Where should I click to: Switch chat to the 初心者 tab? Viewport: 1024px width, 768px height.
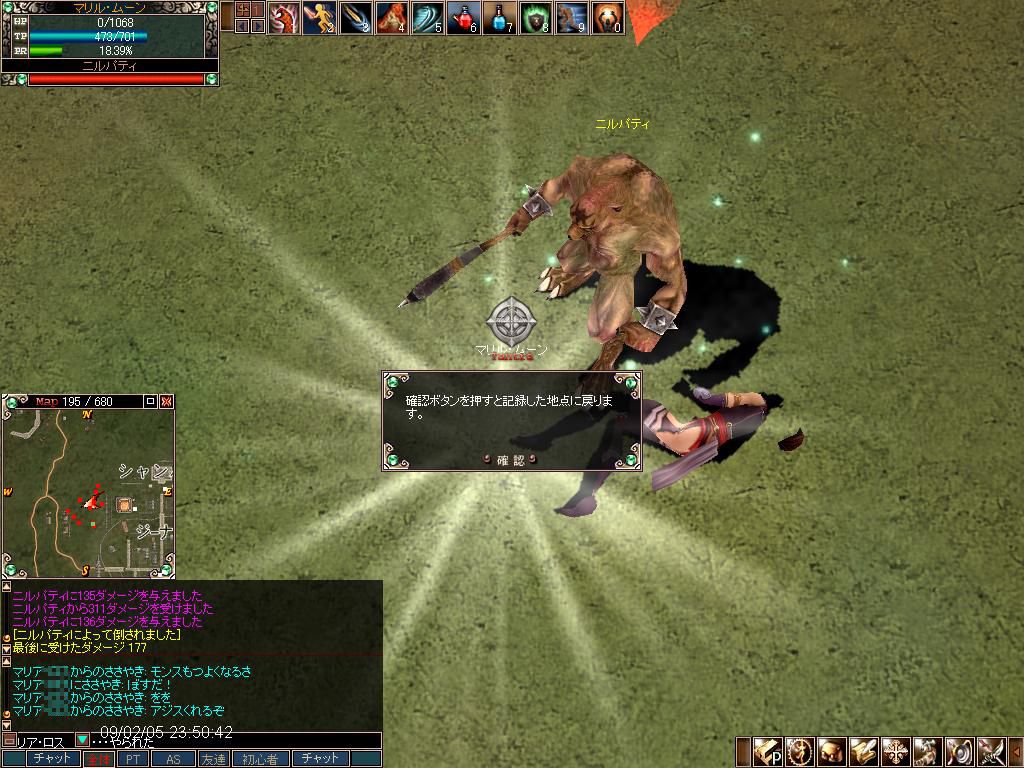pyautogui.click(x=260, y=760)
